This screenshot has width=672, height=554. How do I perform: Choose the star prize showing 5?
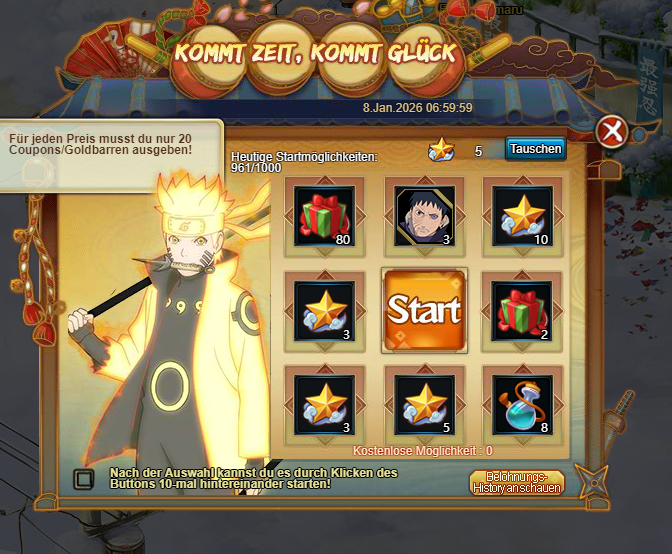tap(424, 403)
